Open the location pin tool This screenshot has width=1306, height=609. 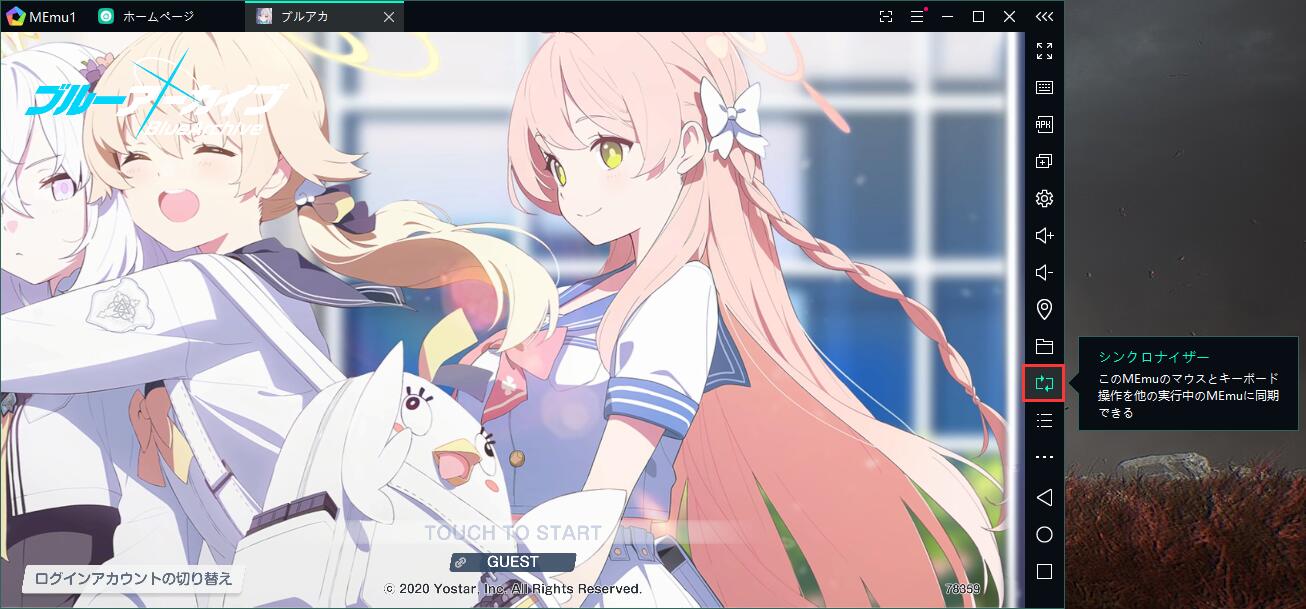click(x=1044, y=309)
